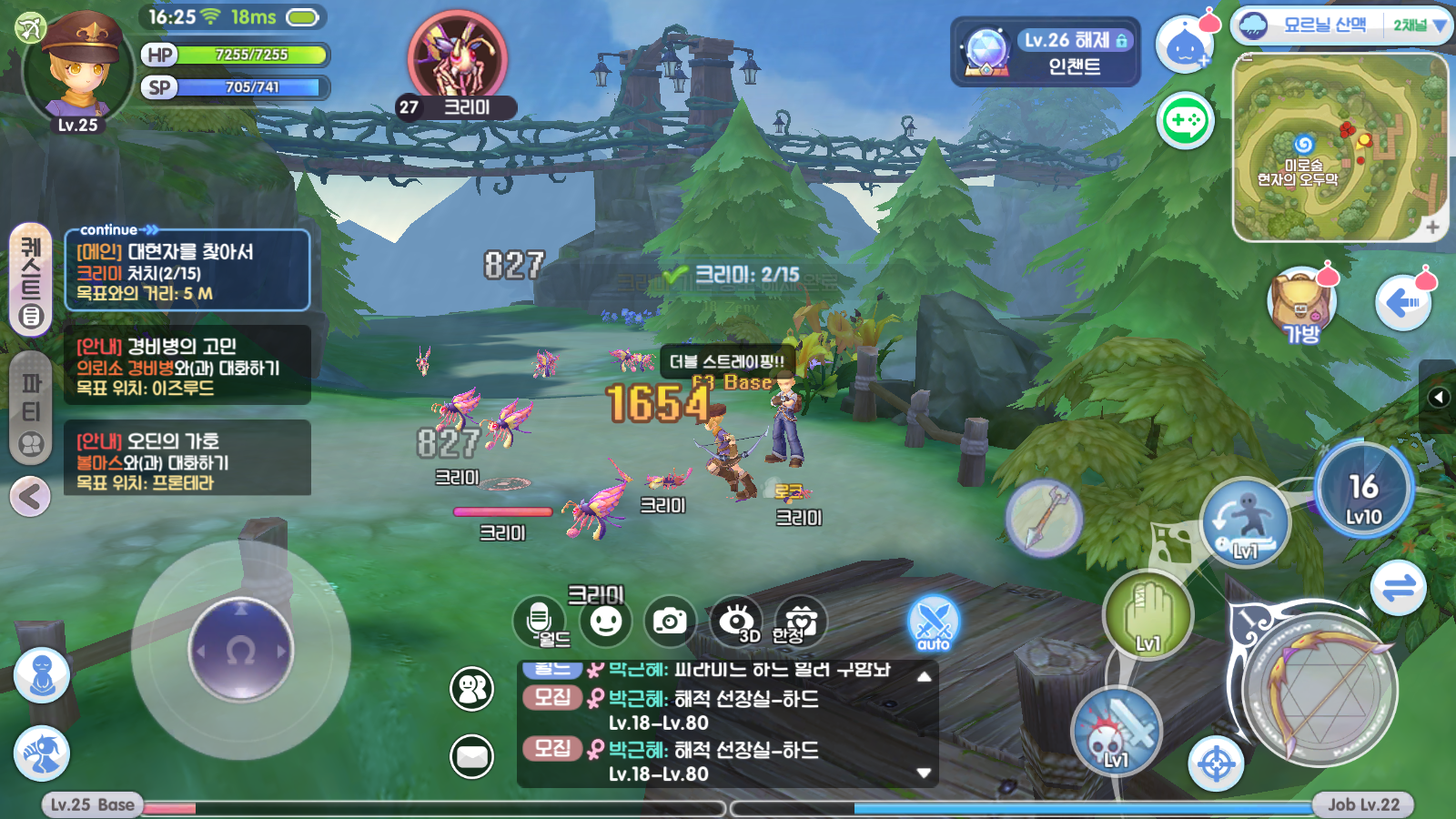Open the emoticon smiley face menu
This screenshot has width=1456, height=819.
[x=606, y=622]
